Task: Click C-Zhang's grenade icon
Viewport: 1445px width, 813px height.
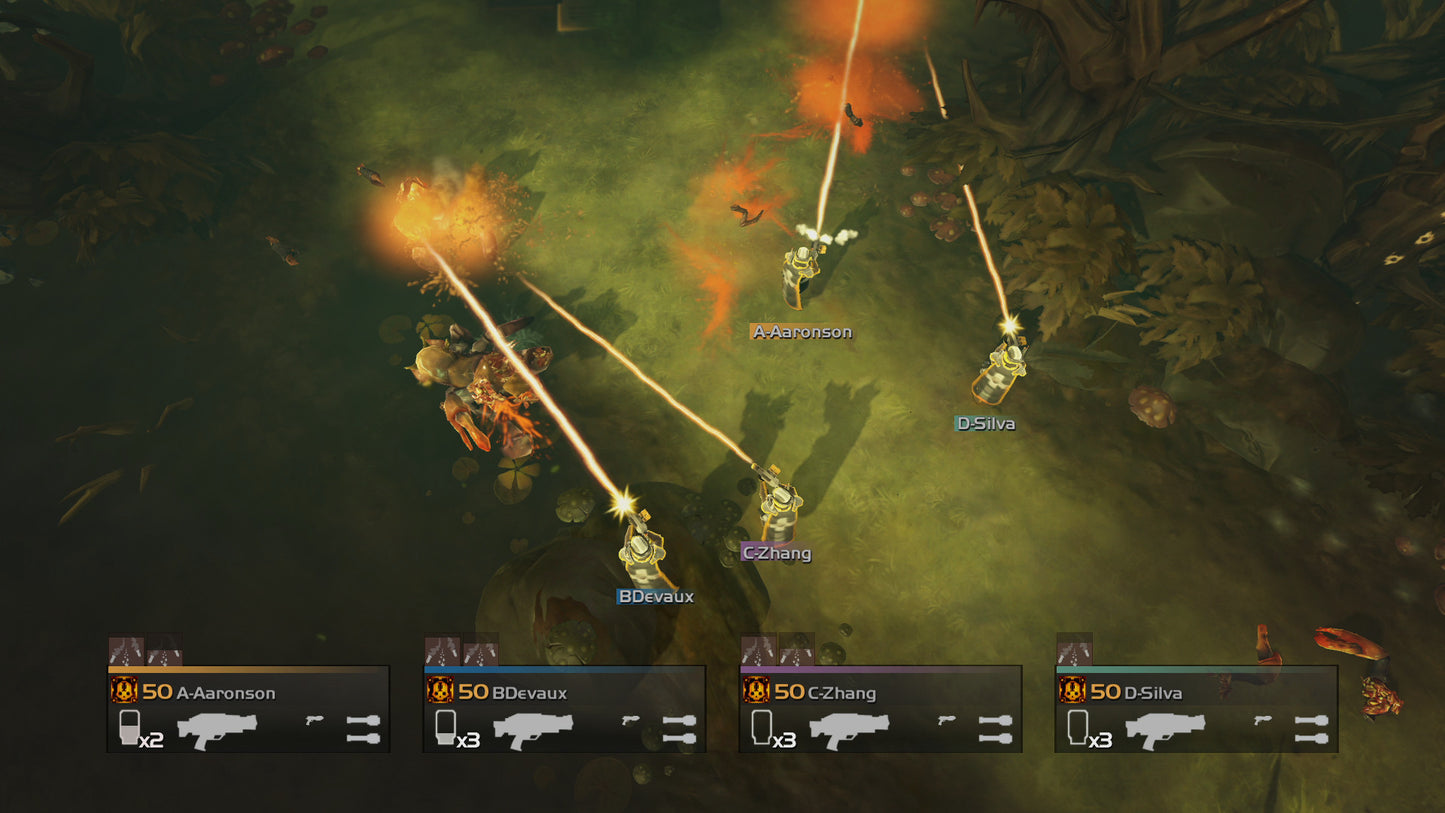Action: pyautogui.click(x=765, y=728)
